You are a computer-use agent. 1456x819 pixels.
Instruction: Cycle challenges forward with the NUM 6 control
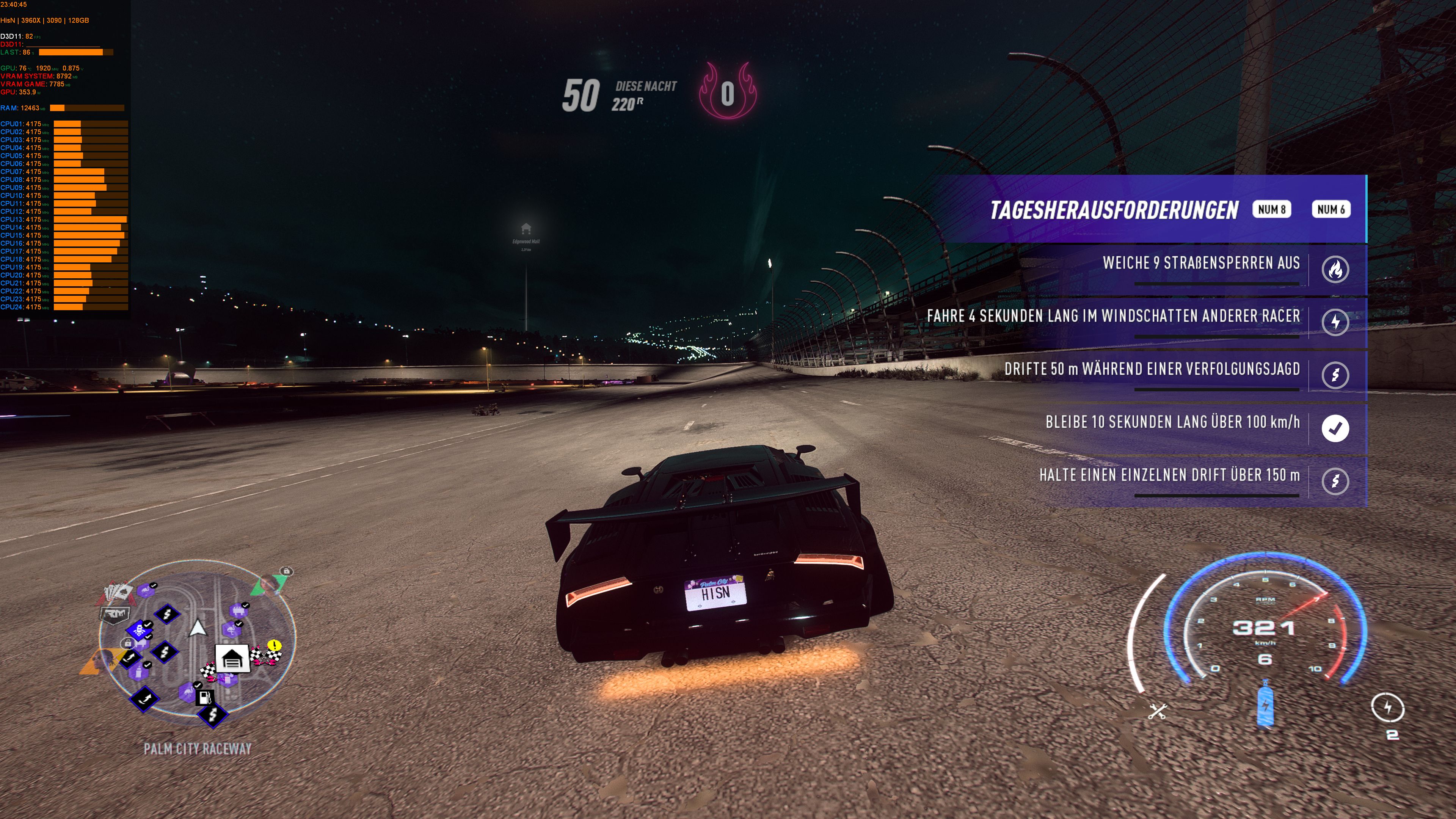coord(1331,209)
